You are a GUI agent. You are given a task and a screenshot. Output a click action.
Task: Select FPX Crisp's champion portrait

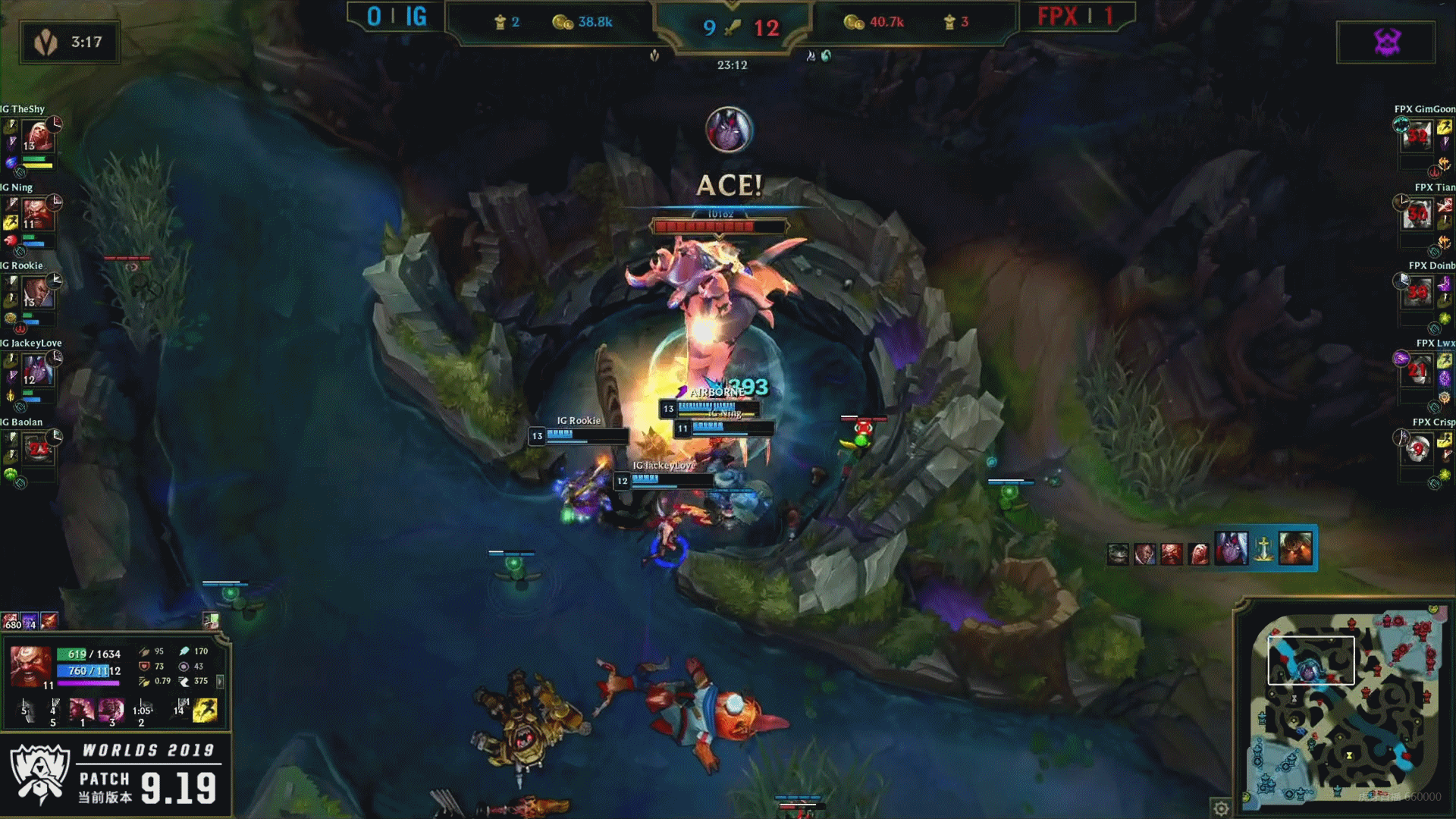click(1417, 450)
